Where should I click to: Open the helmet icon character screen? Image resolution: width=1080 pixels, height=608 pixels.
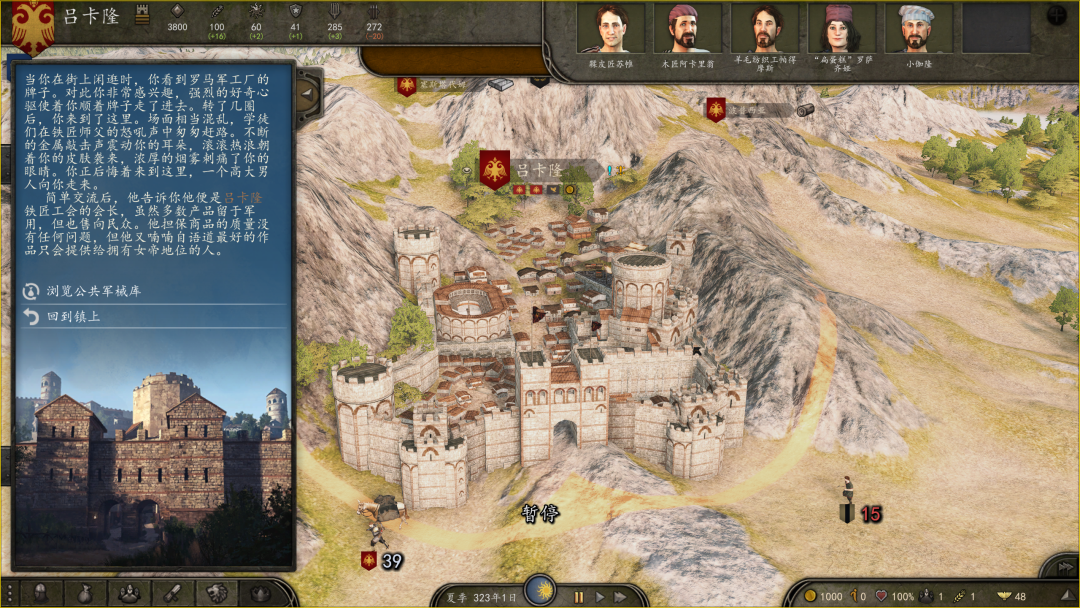pos(41,593)
